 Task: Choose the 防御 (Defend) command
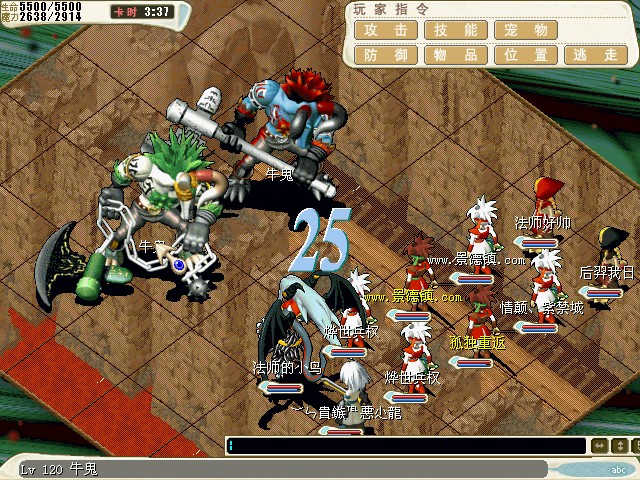click(x=387, y=55)
